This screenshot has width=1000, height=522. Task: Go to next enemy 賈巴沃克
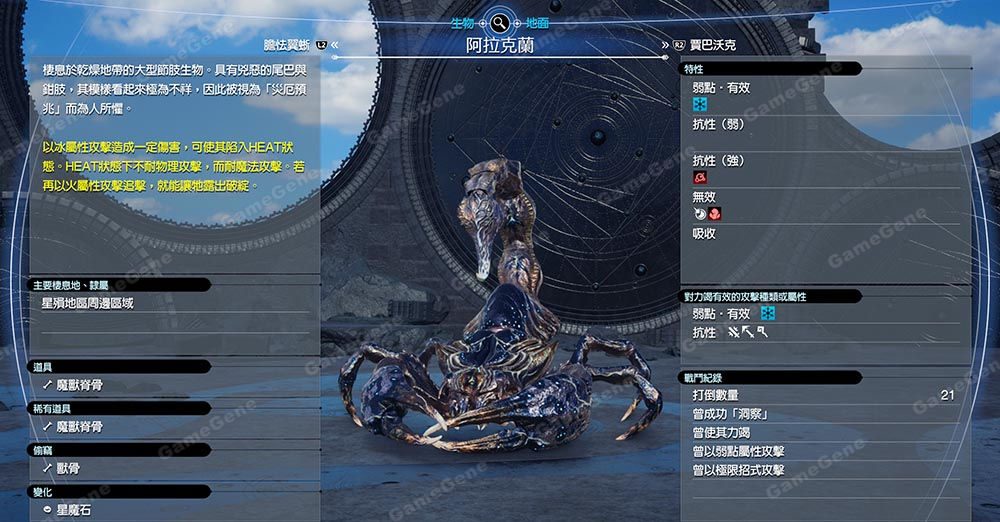click(x=712, y=45)
